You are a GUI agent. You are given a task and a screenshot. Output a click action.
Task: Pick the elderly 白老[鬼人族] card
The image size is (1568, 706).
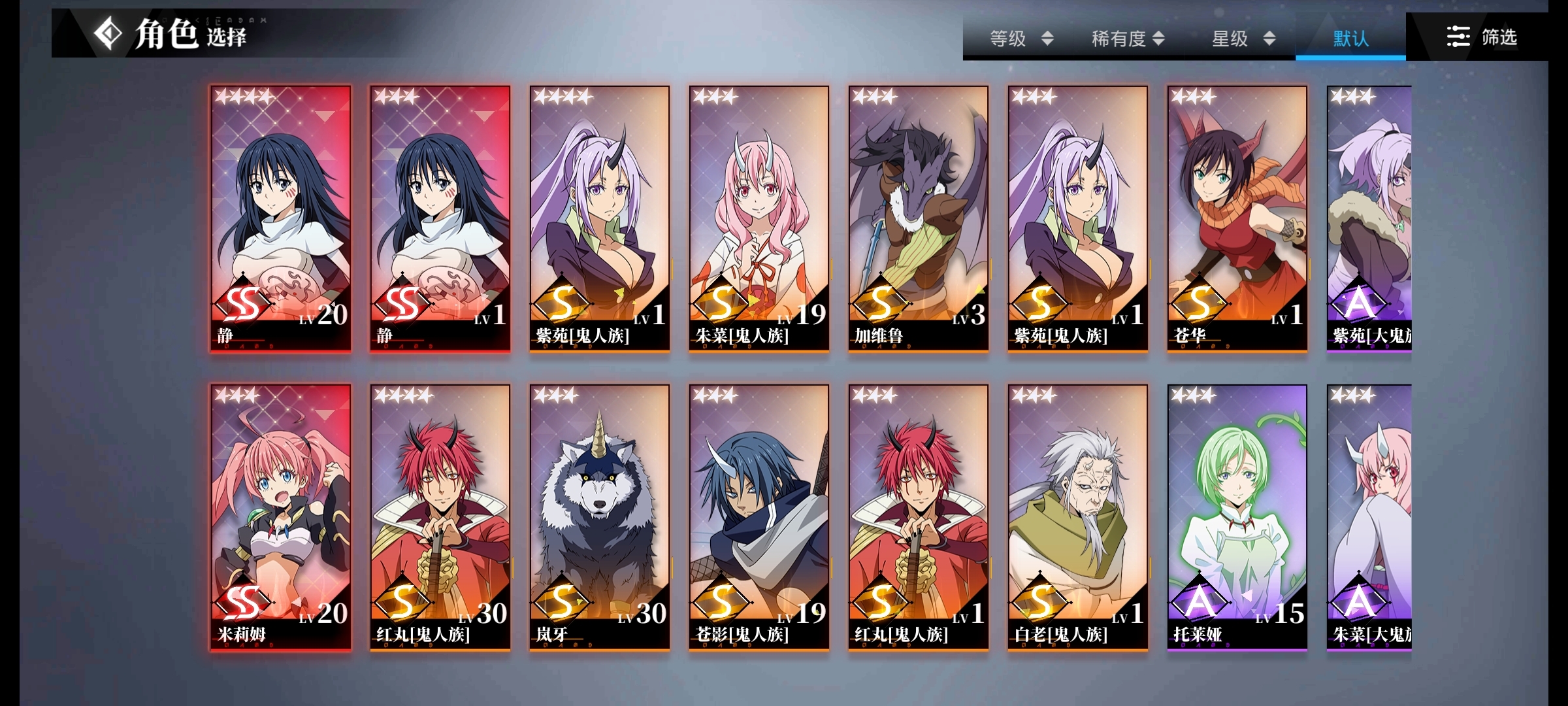click(x=1078, y=517)
